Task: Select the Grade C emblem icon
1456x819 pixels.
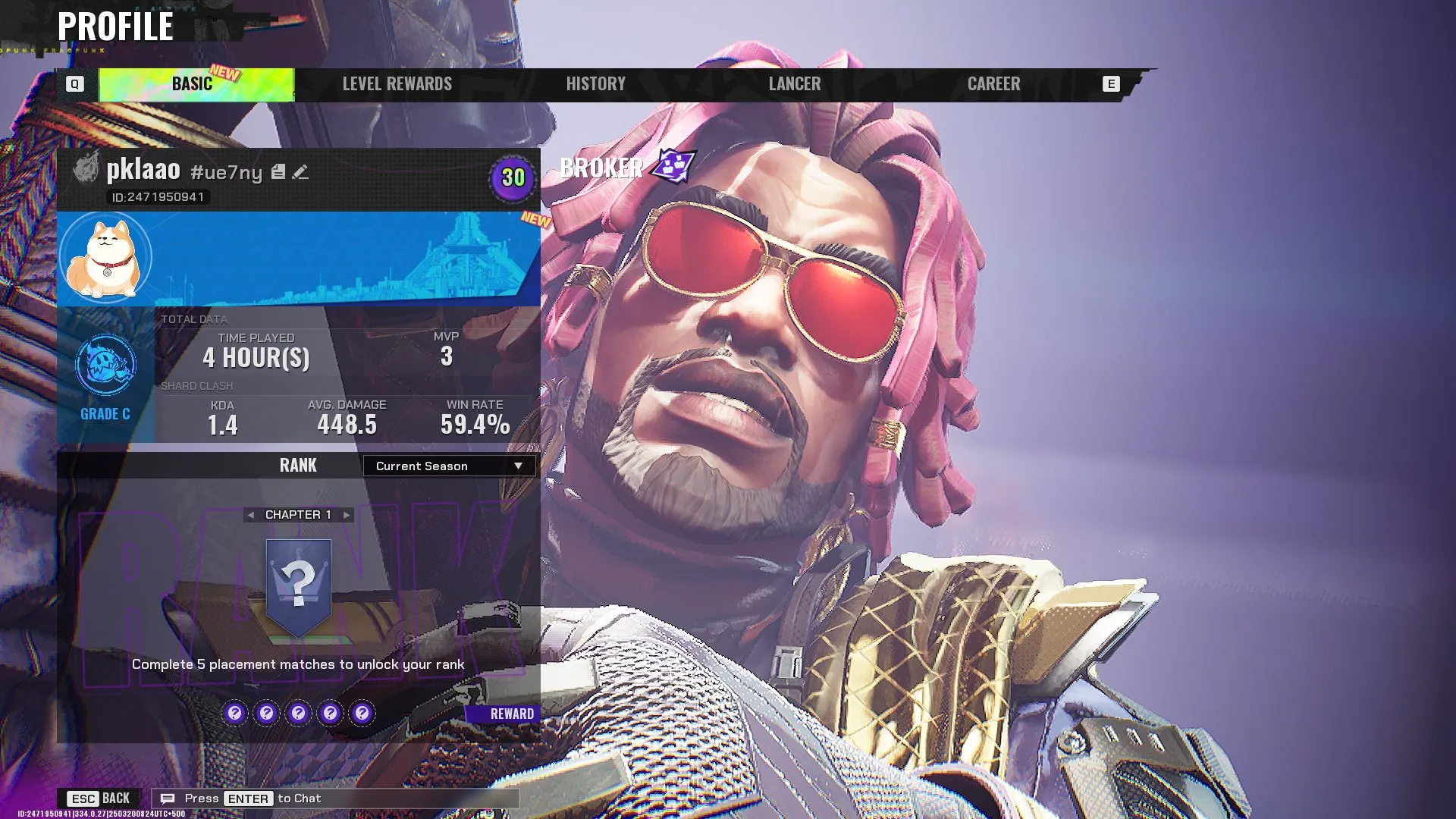Action: tap(105, 365)
